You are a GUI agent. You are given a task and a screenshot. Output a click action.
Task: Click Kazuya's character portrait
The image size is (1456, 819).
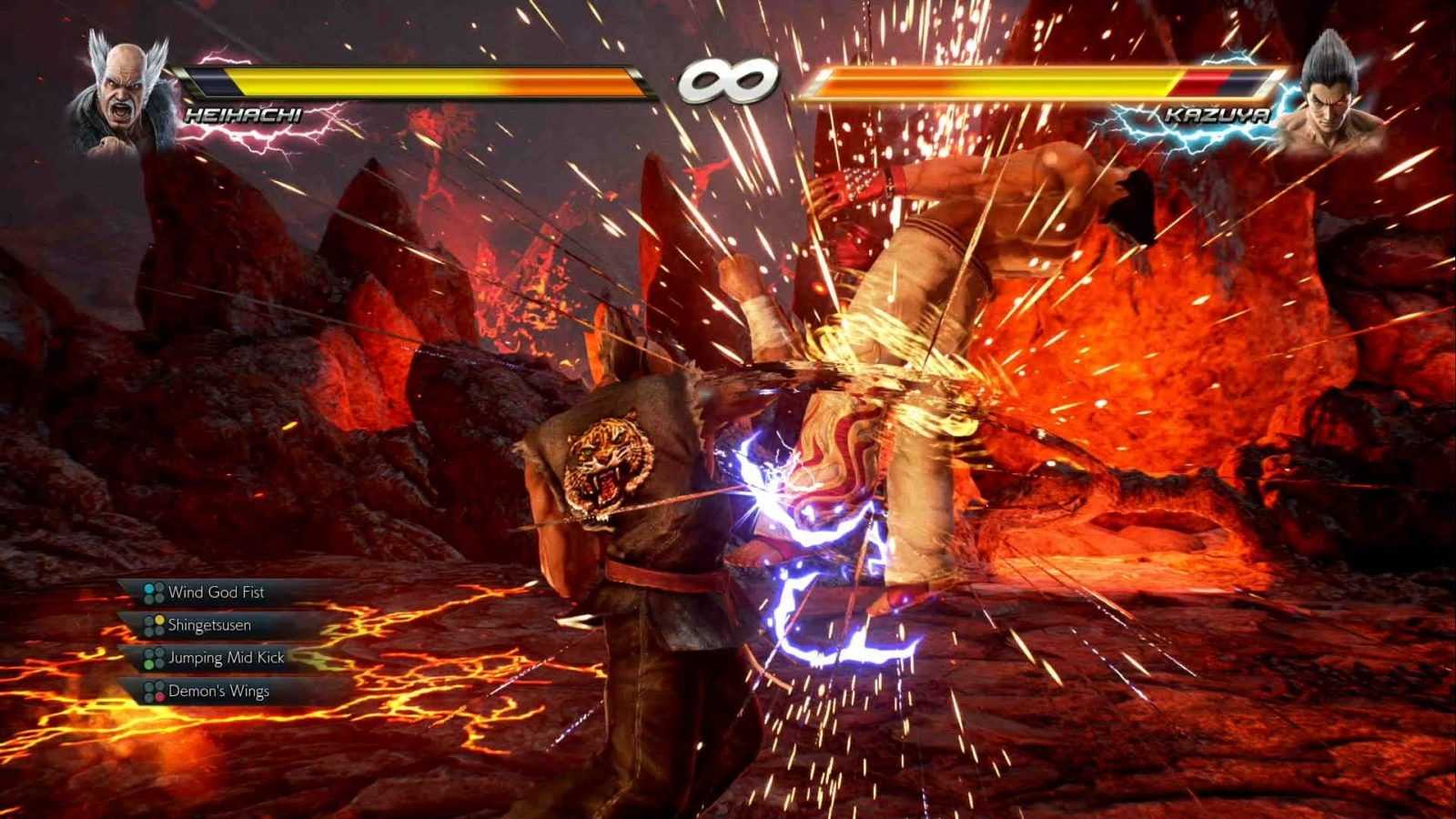click(1330, 92)
